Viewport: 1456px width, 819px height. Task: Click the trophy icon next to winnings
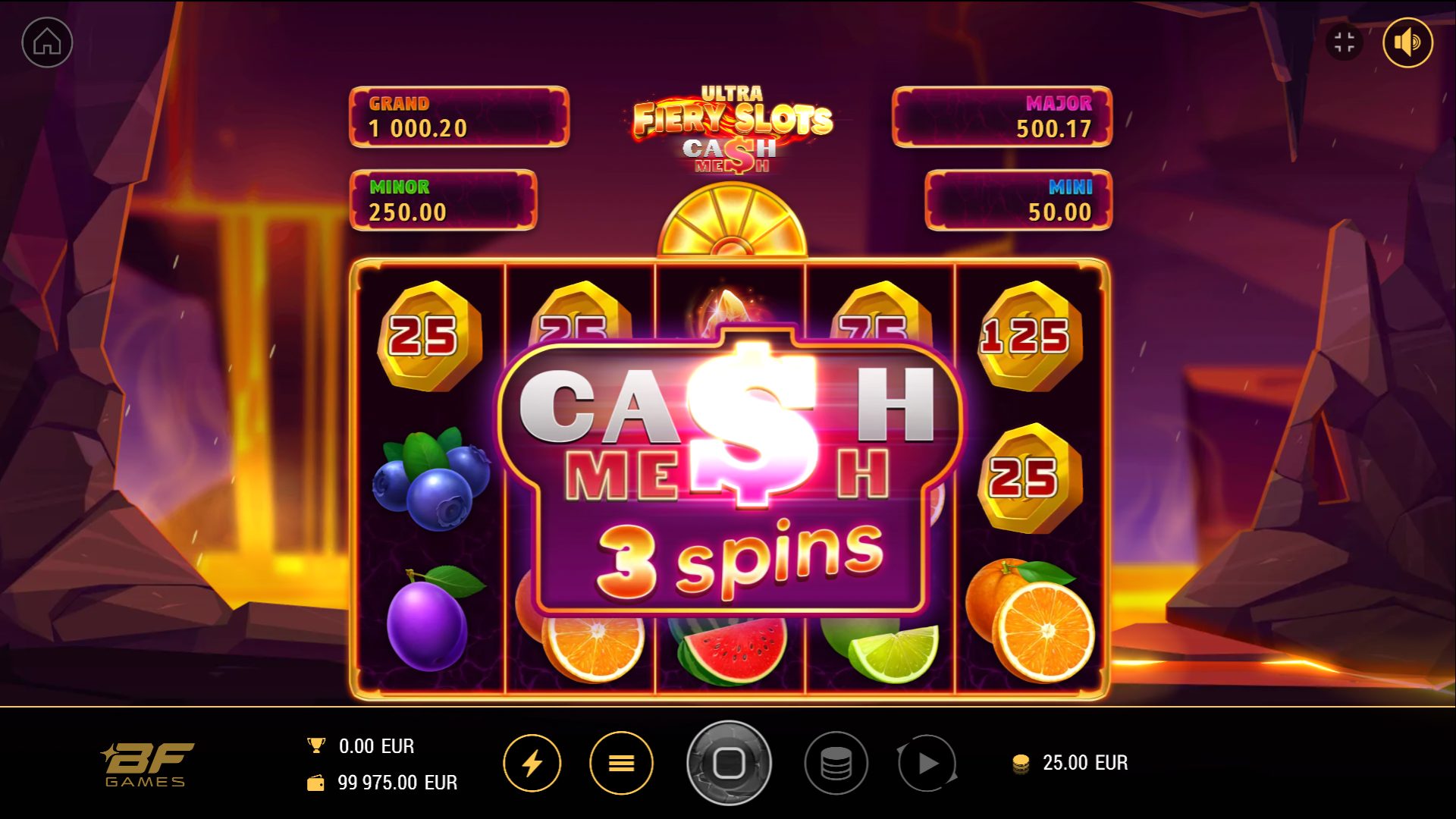pos(317,745)
